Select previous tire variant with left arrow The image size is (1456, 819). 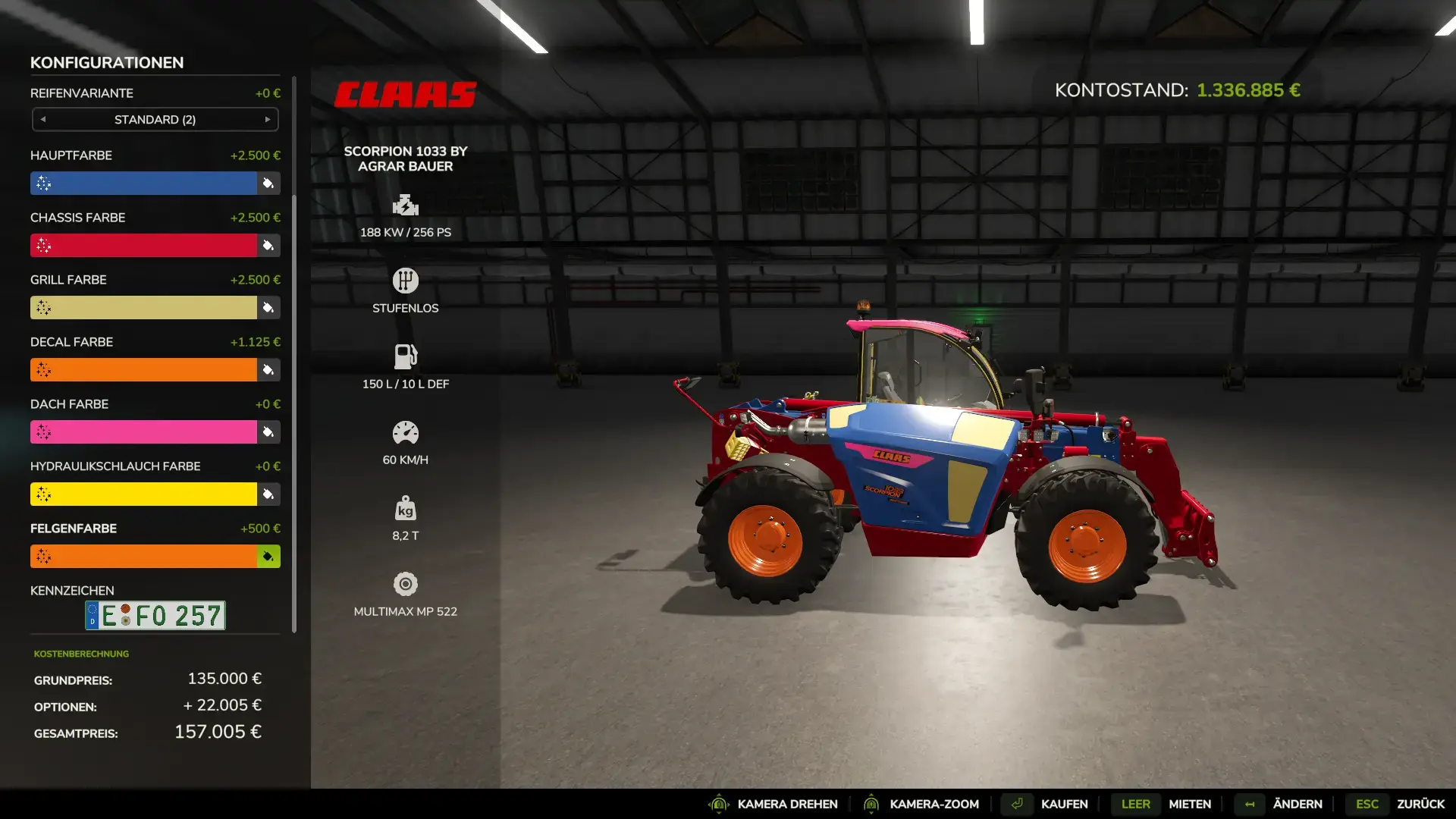click(43, 120)
